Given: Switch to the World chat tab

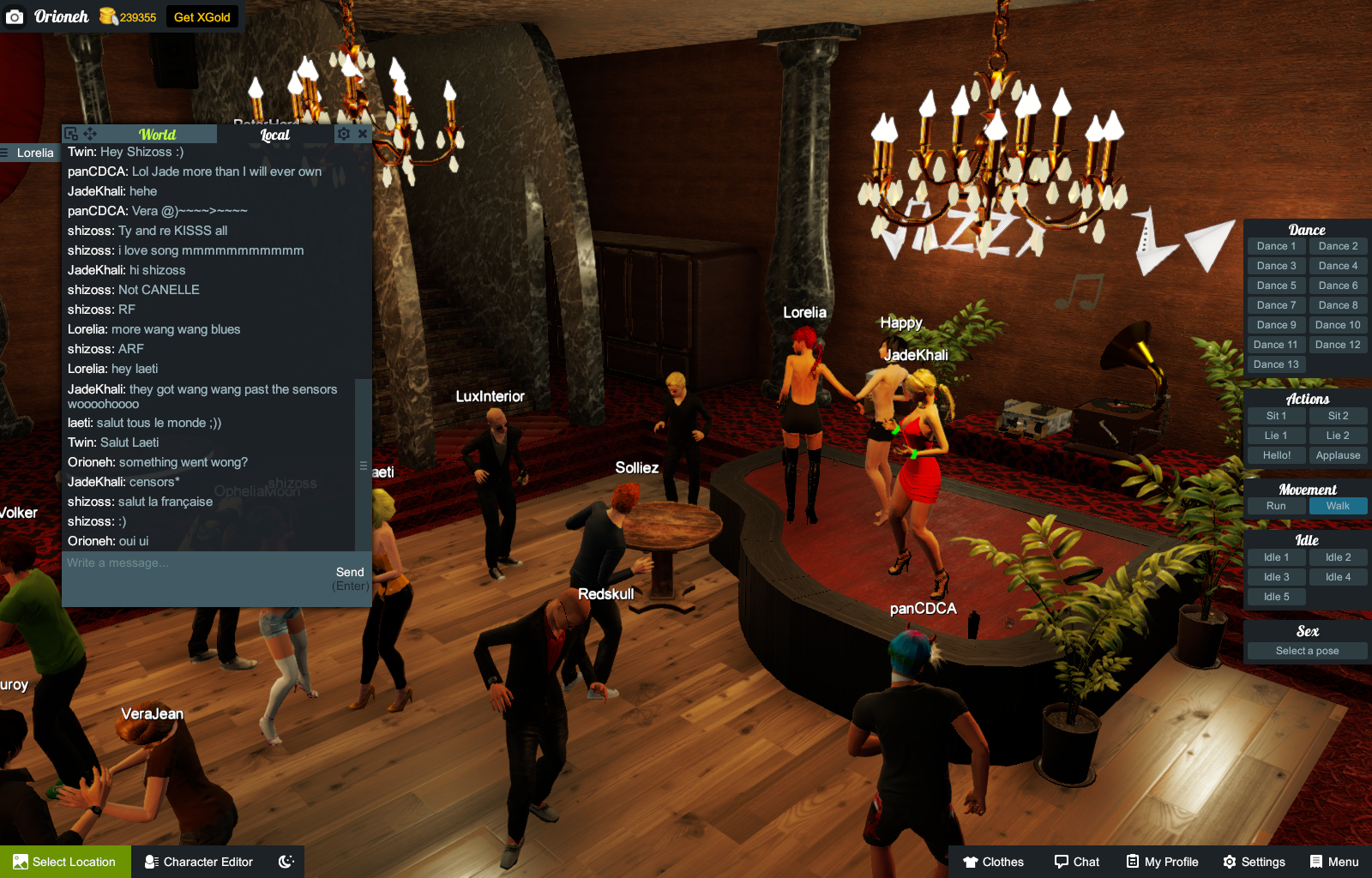Looking at the screenshot, I should (x=158, y=134).
